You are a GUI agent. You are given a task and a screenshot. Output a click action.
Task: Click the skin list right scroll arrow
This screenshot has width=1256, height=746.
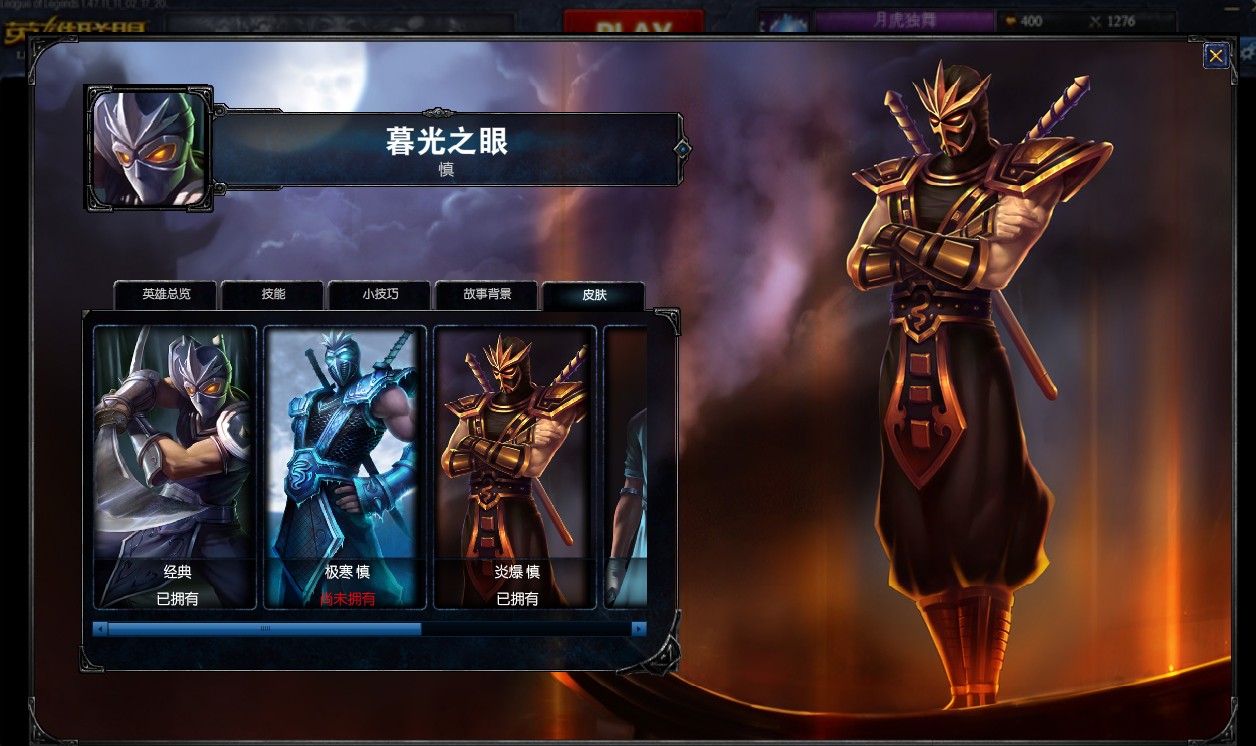638,629
